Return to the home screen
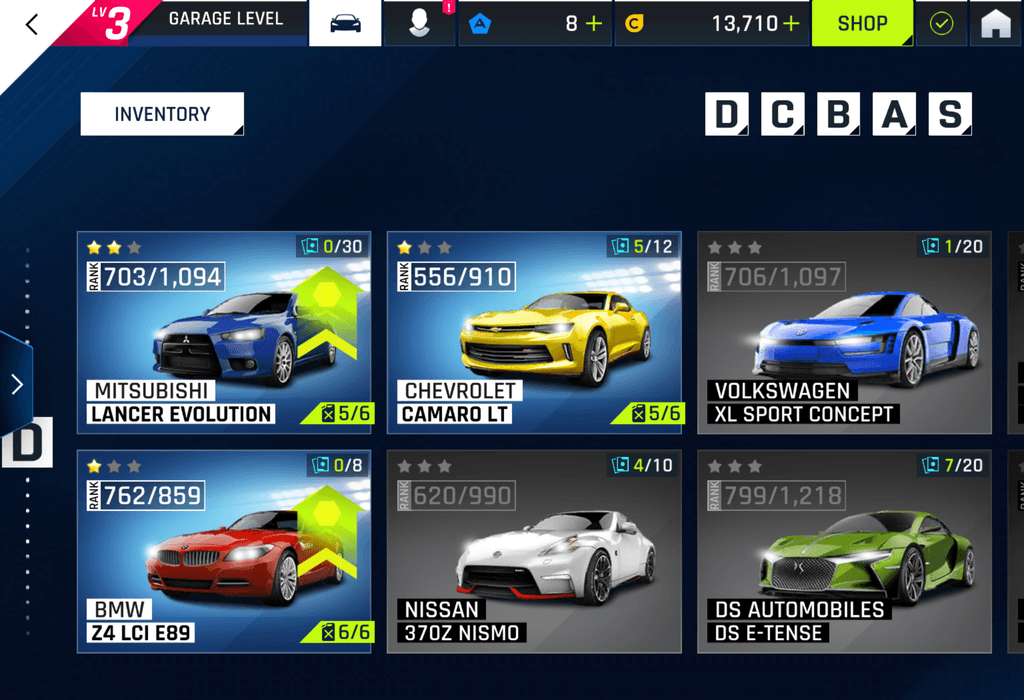This screenshot has height=700, width=1024. pos(996,24)
